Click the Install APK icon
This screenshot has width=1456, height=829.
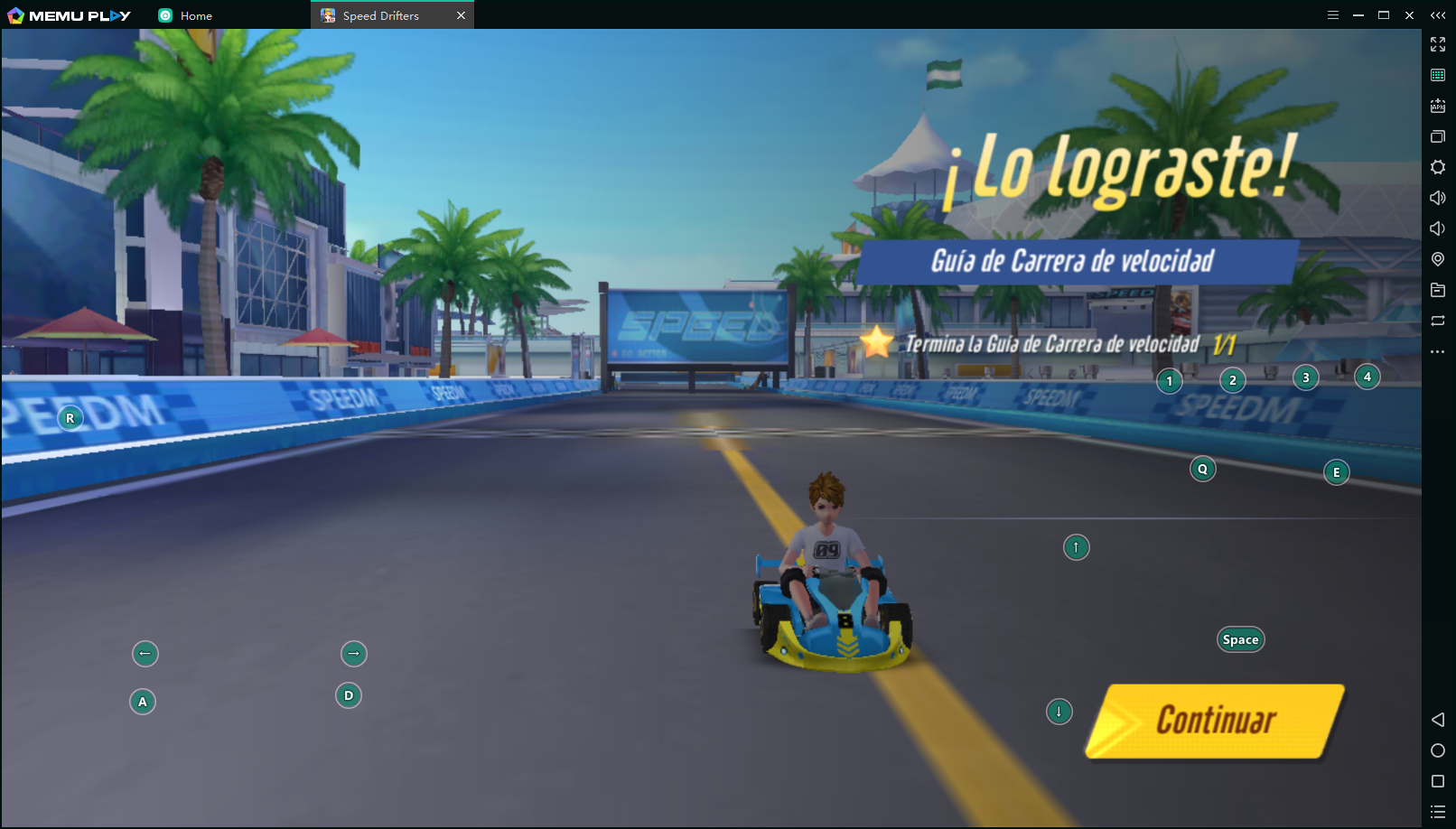(x=1438, y=106)
